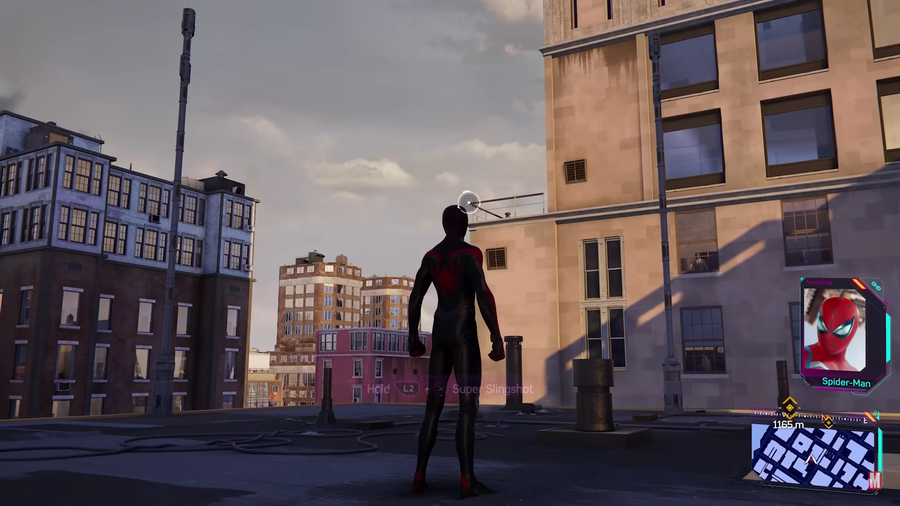Image resolution: width=900 pixels, height=506 pixels.
Task: Answer the incoming Spider-Man call card
Action: click(843, 334)
